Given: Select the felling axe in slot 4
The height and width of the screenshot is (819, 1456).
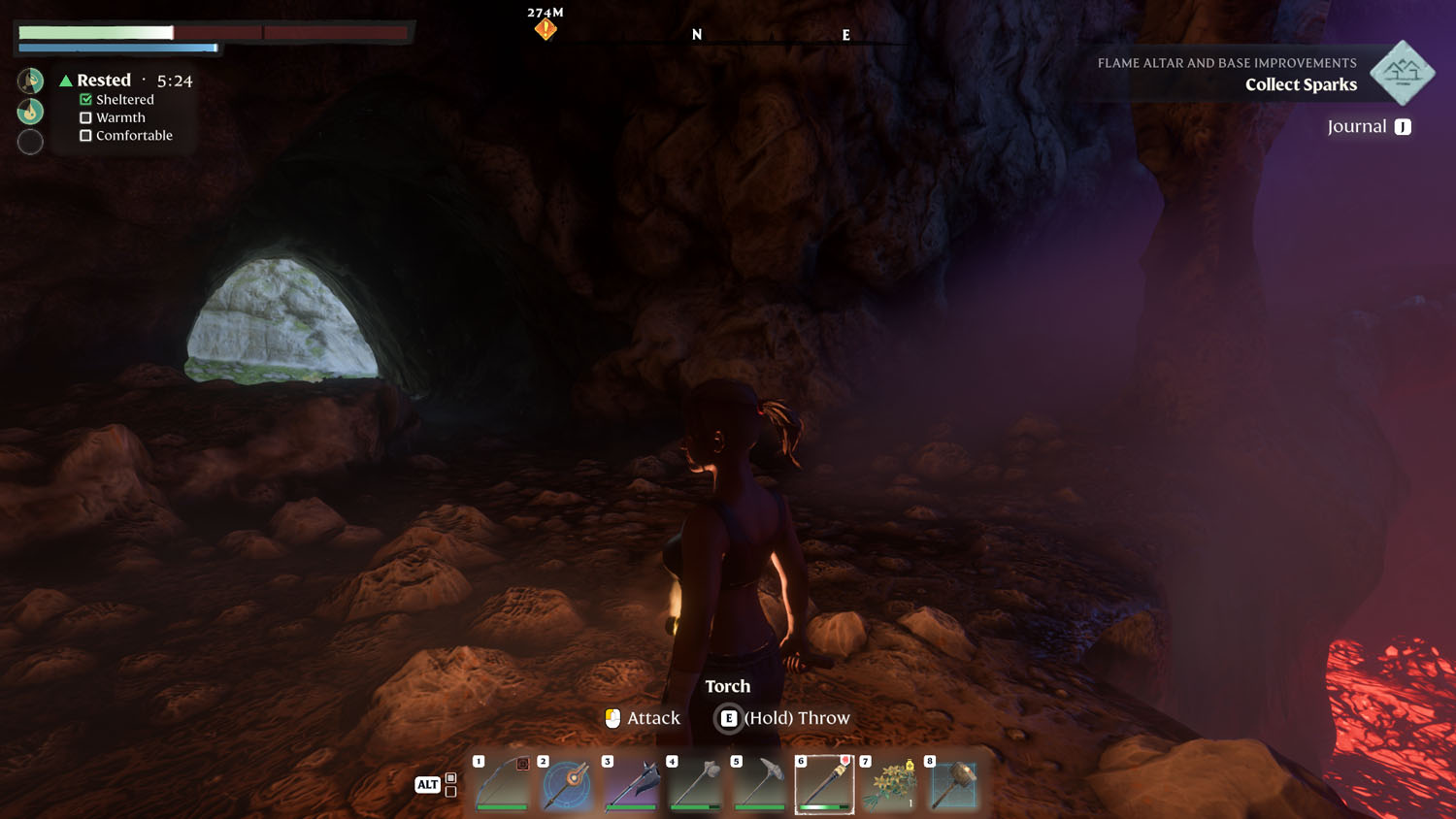Looking at the screenshot, I should point(695,784).
